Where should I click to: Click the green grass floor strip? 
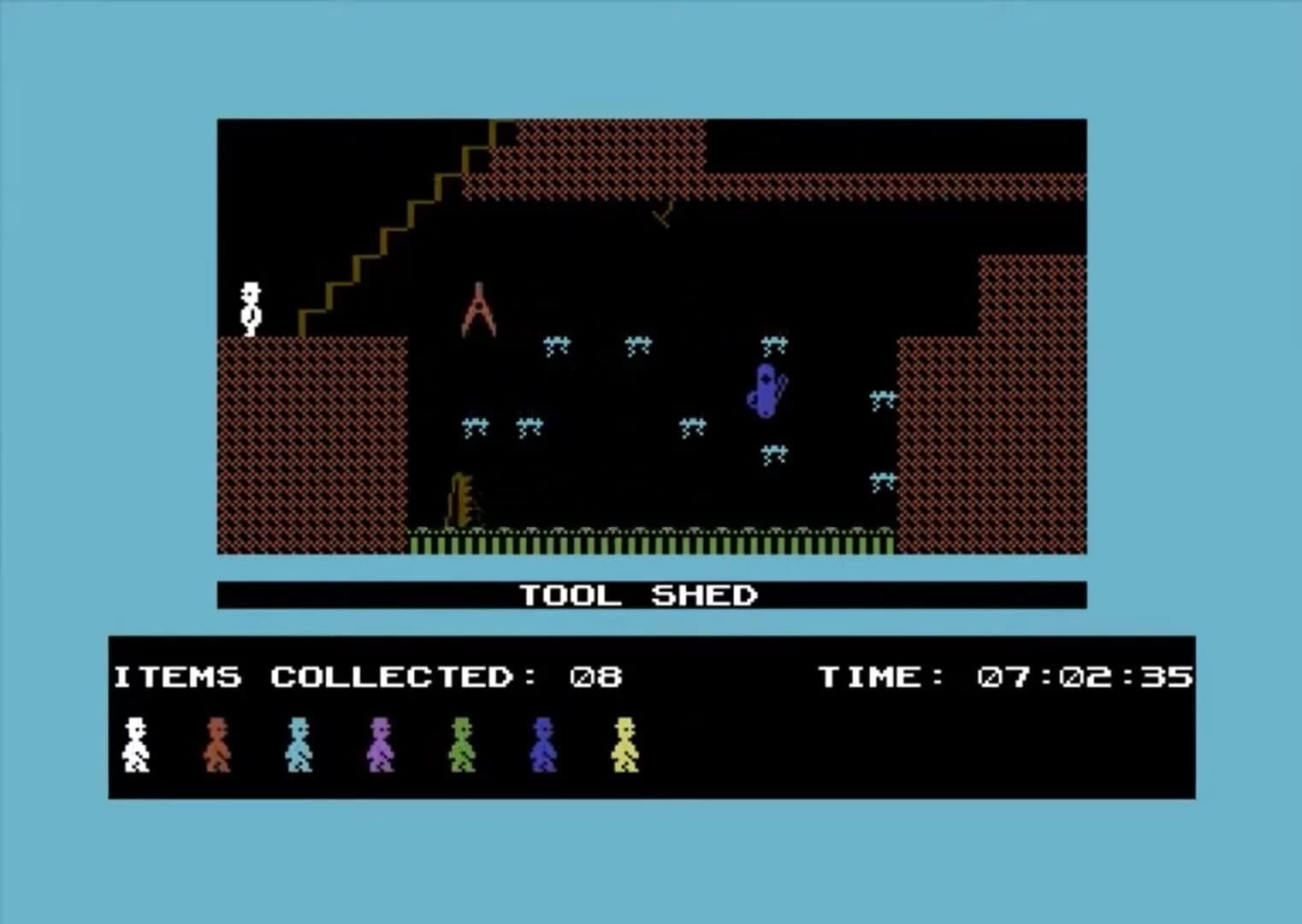650,541
